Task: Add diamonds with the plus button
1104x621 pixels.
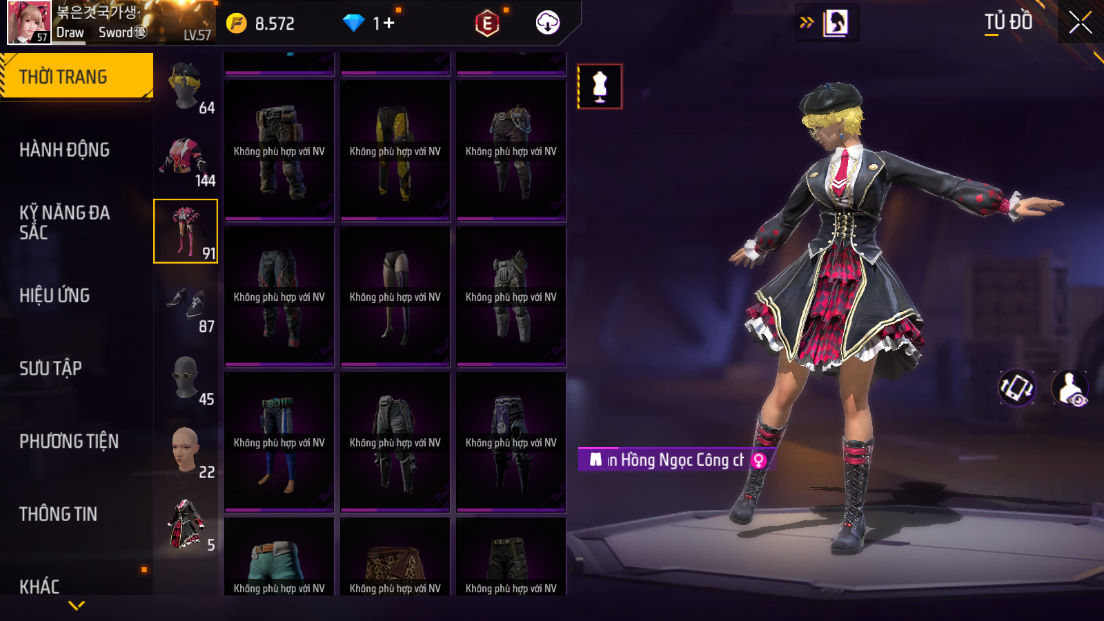Action: coord(388,23)
